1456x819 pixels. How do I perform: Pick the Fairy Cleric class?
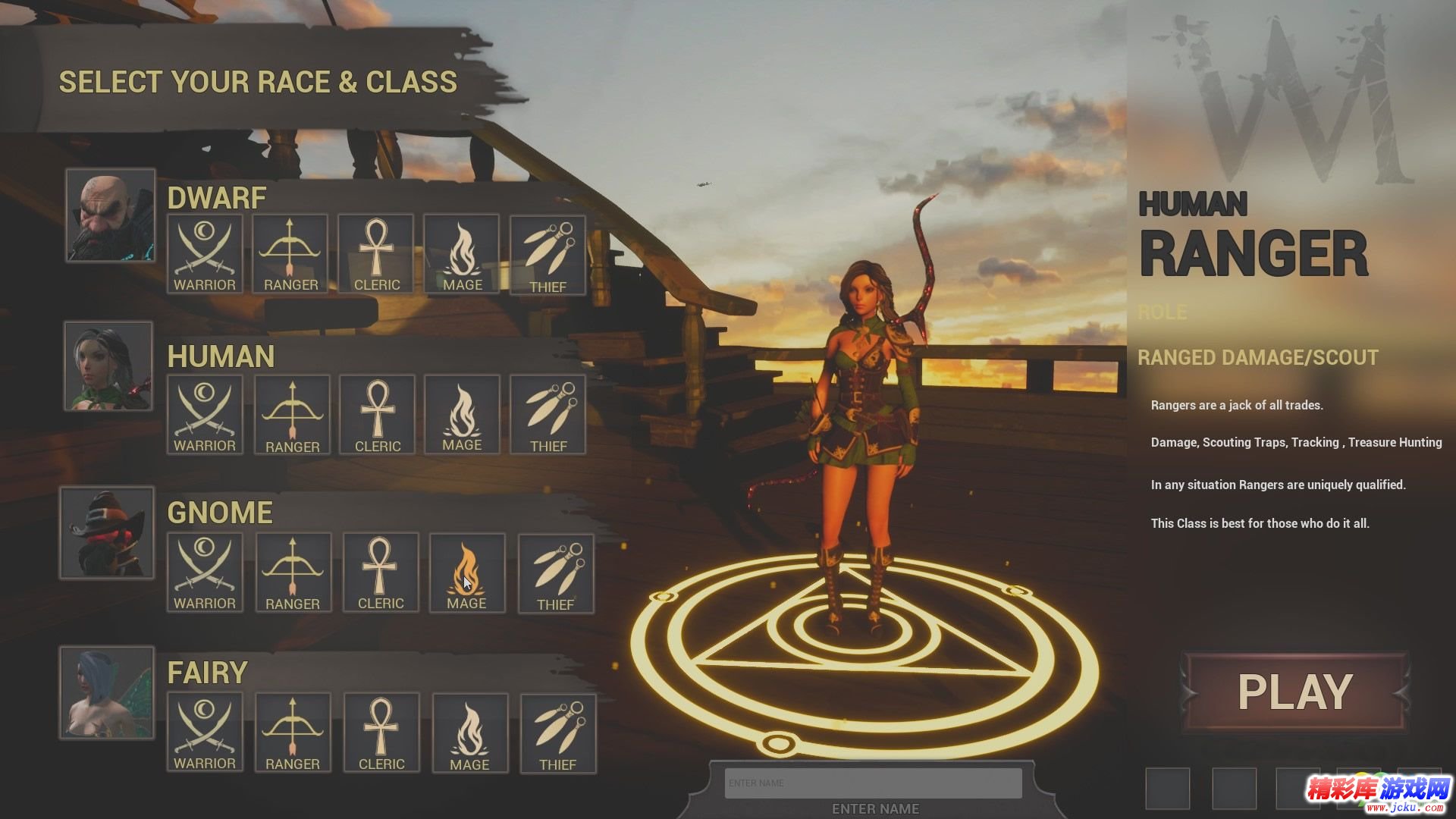[381, 733]
